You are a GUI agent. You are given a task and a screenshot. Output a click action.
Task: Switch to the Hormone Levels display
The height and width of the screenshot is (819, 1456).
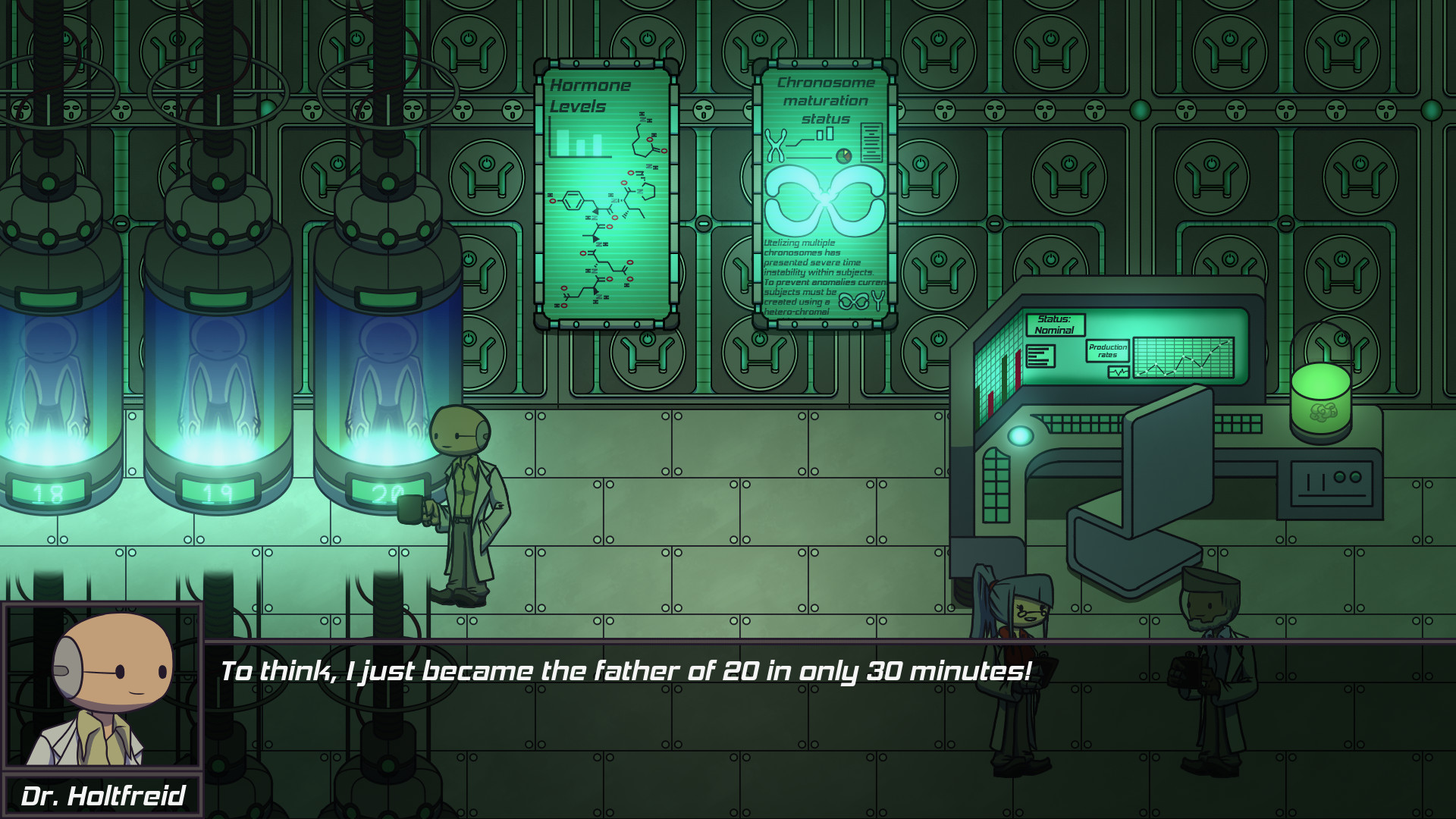(x=590, y=95)
